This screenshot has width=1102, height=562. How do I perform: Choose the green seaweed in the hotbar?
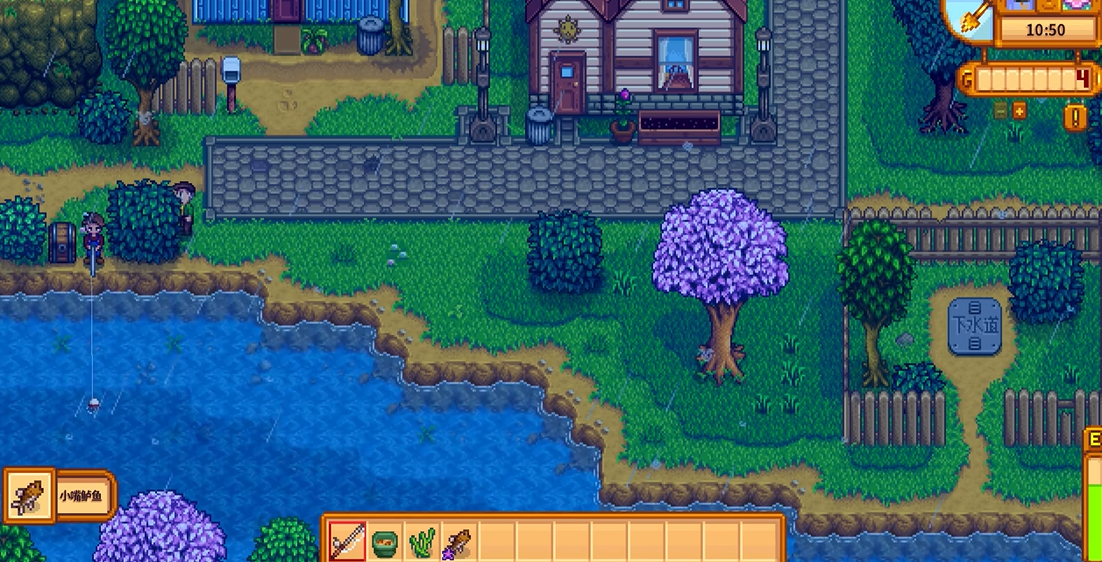tap(422, 542)
